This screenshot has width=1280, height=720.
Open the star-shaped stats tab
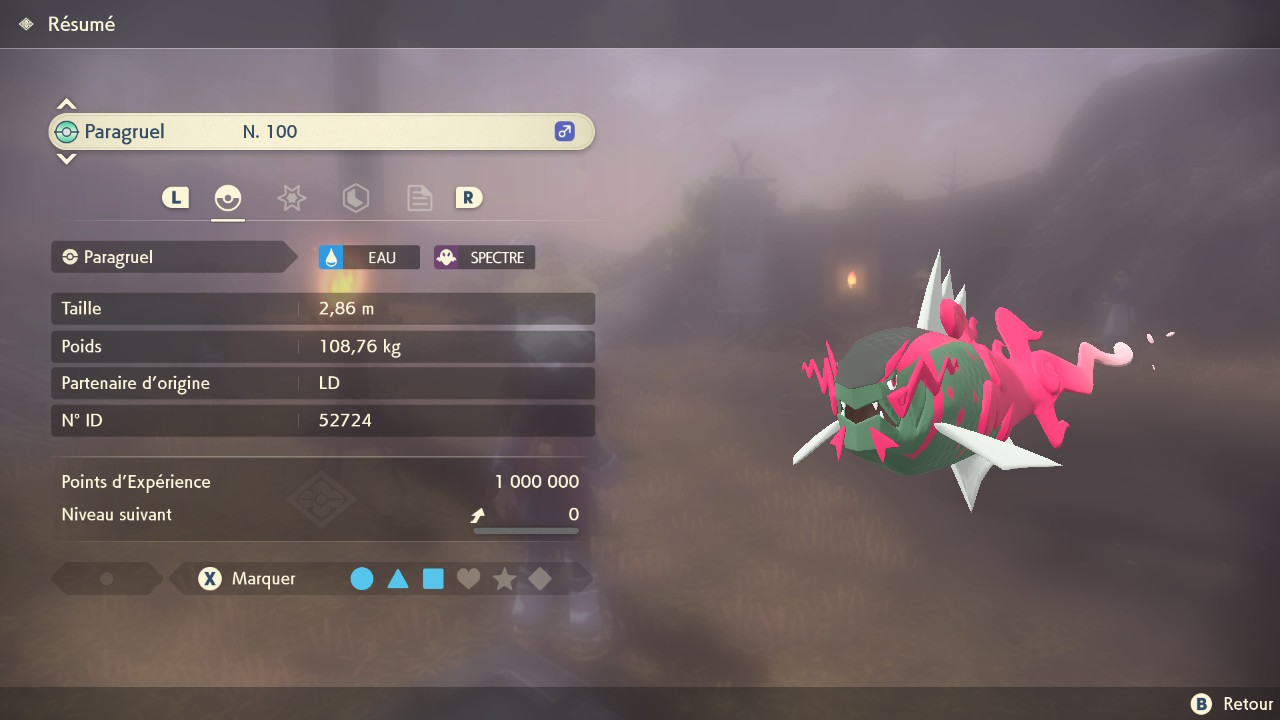[x=291, y=198]
